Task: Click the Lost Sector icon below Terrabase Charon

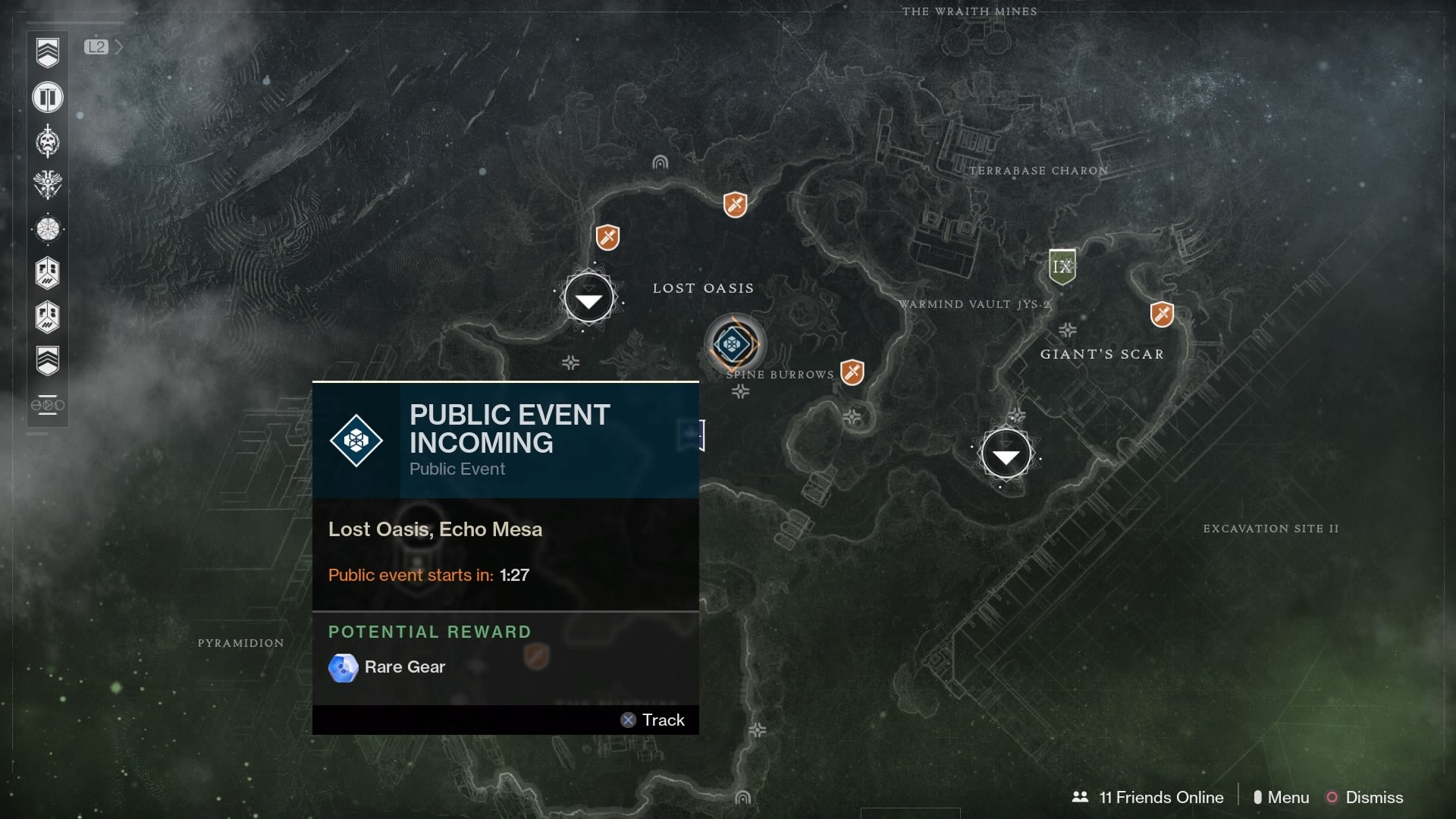Action: [x=734, y=204]
